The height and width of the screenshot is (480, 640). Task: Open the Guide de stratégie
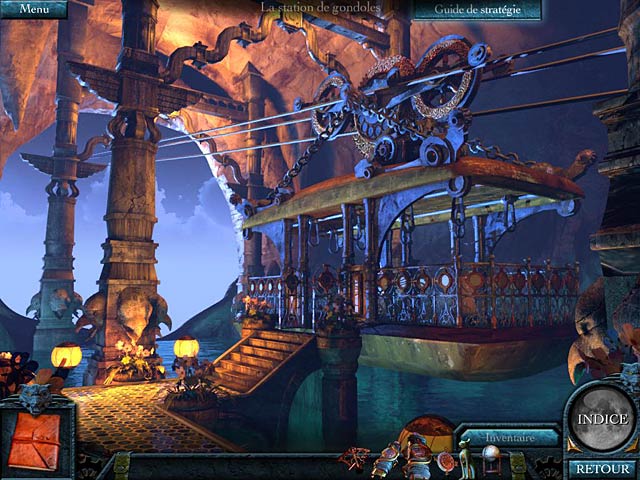pyautogui.click(x=476, y=10)
